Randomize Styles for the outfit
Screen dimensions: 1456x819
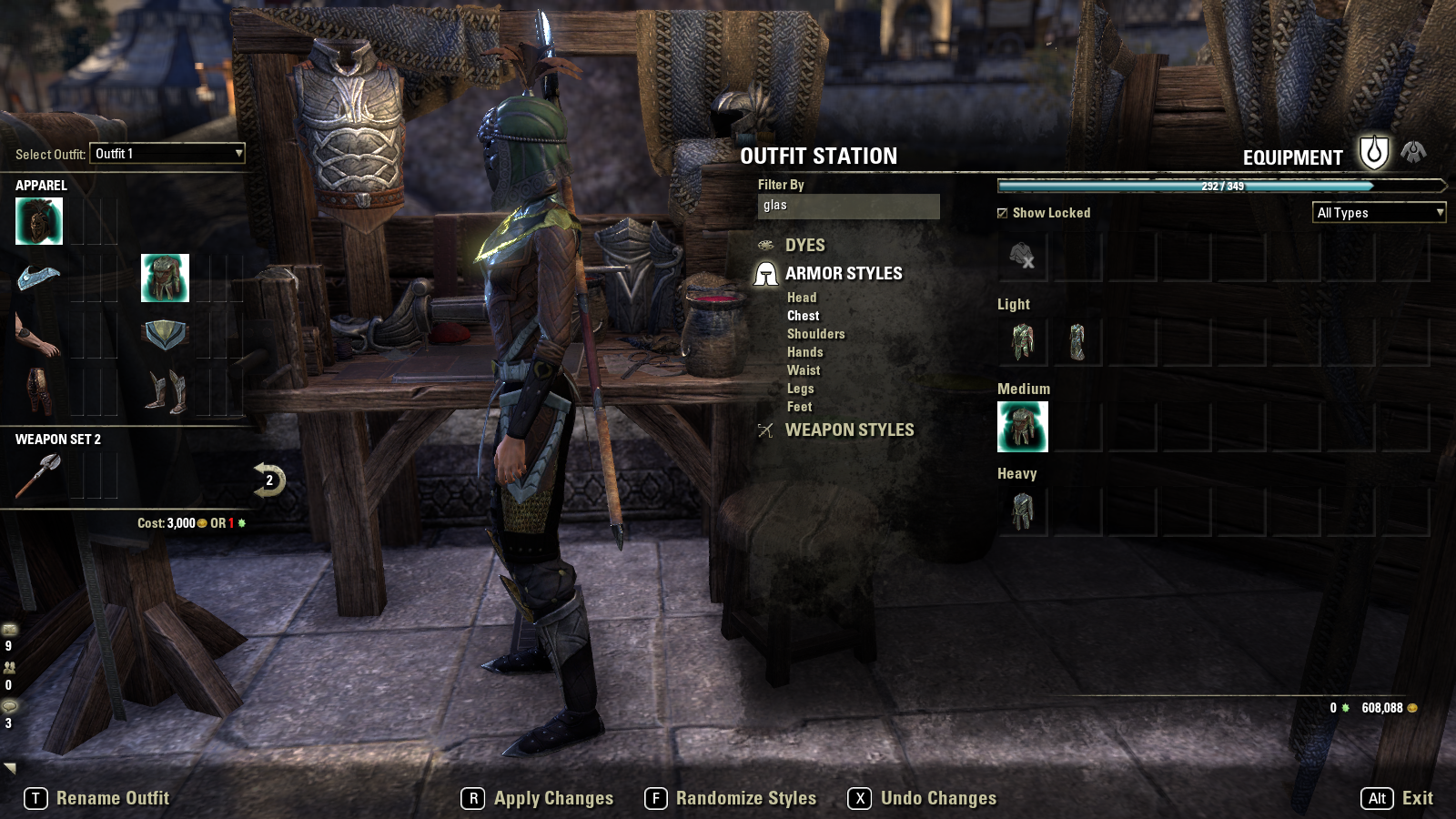coord(731,799)
